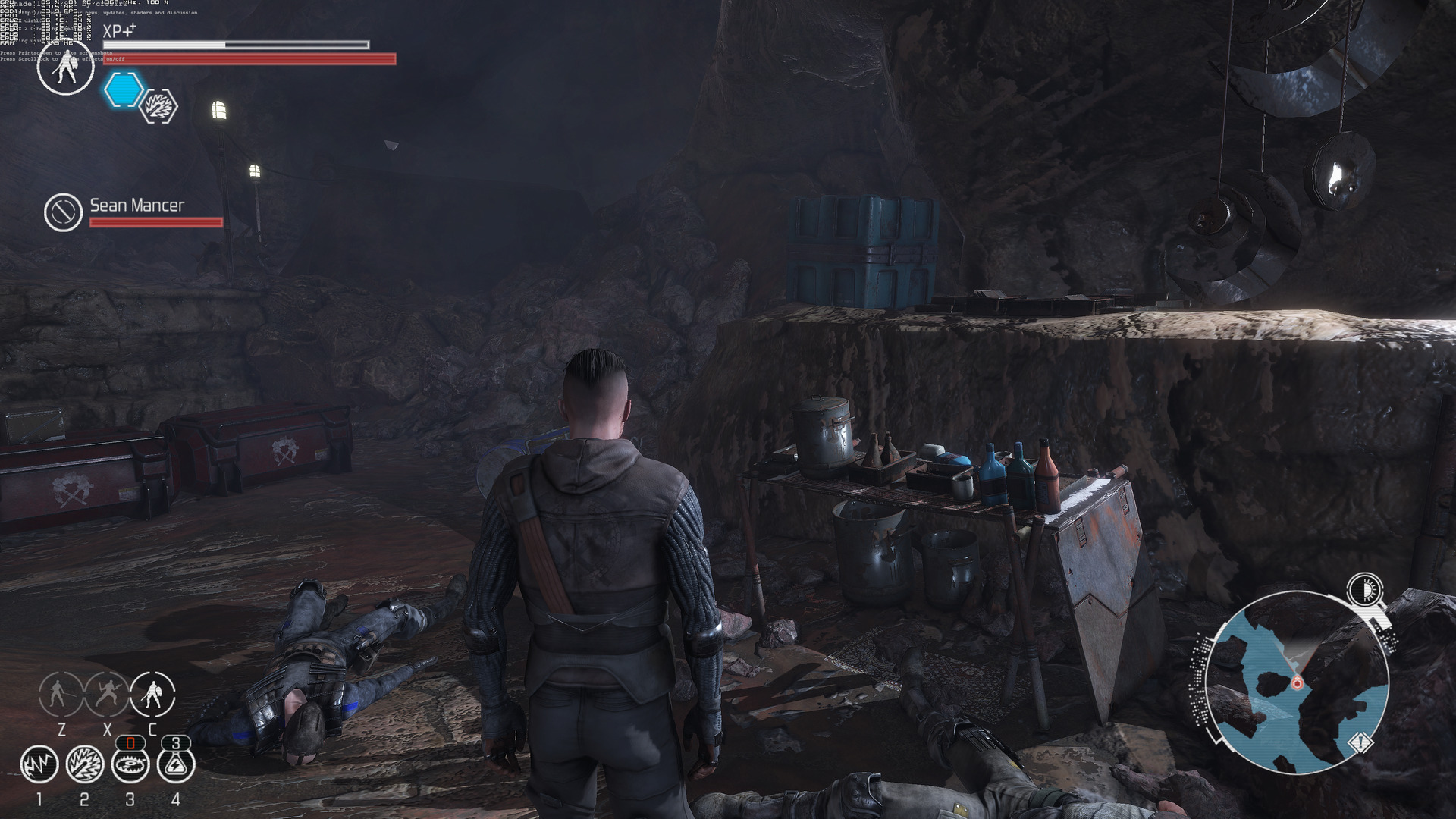Click the exclamation quest marker on minimap
This screenshot has width=1456, height=819.
click(1360, 742)
